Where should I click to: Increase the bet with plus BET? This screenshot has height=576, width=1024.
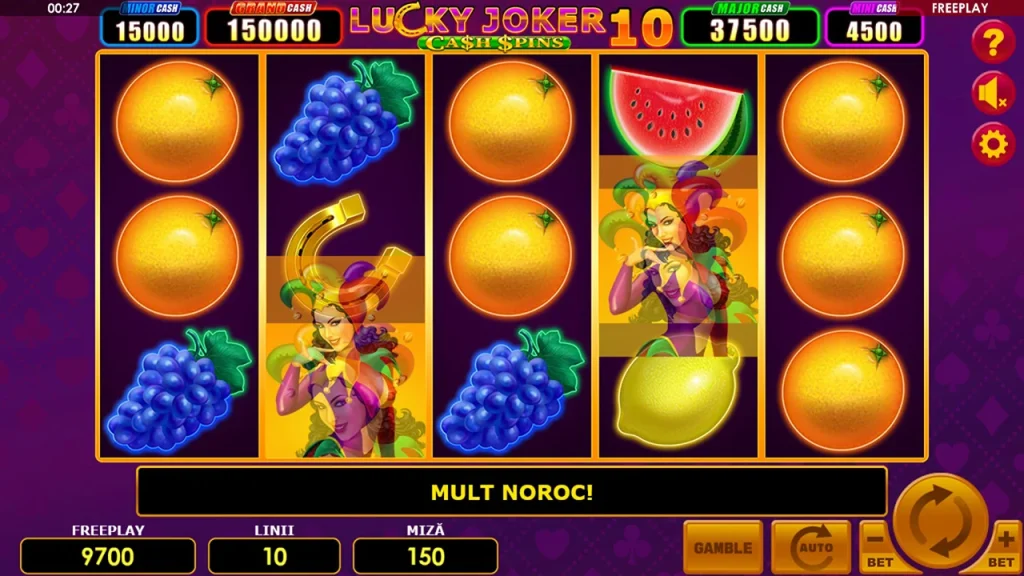[1005, 548]
